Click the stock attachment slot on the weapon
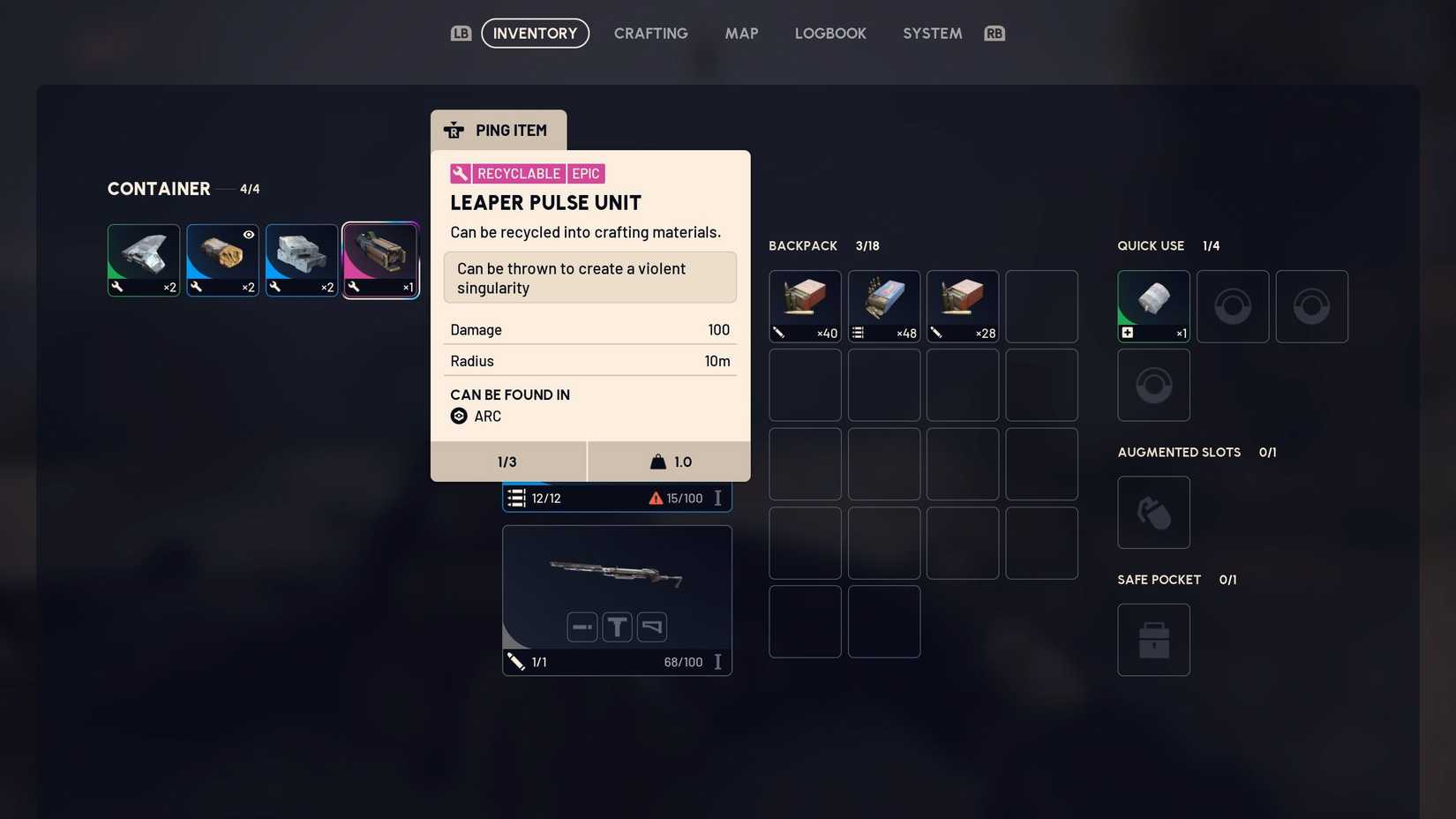 coord(651,627)
